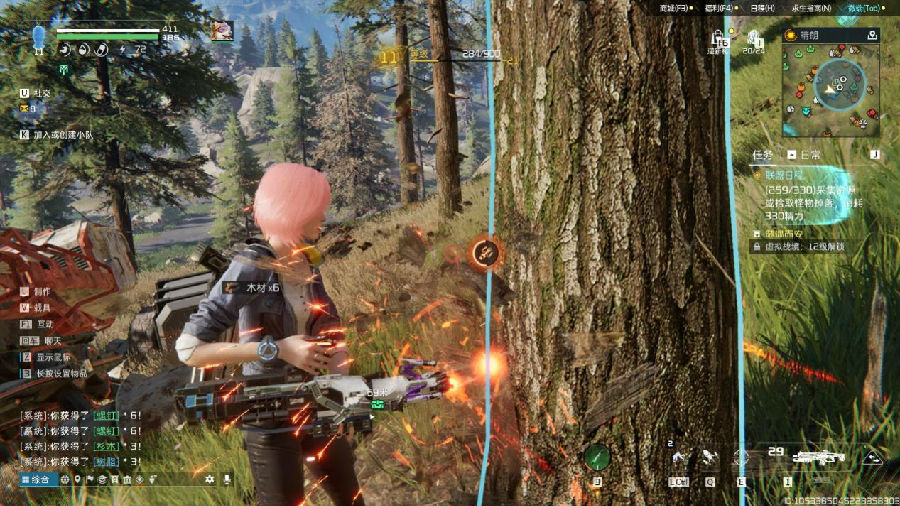Viewport: 900px width, 506px height.
Task: Open the 载具 vehicle menu
Action: pyautogui.click(x=41, y=308)
